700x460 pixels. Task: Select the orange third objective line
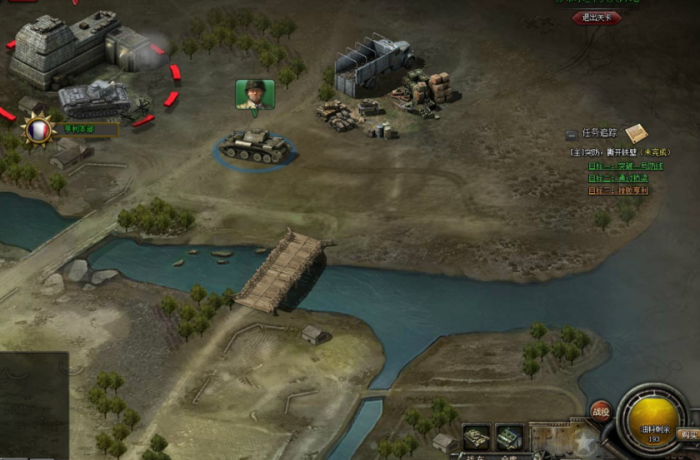click(x=618, y=190)
